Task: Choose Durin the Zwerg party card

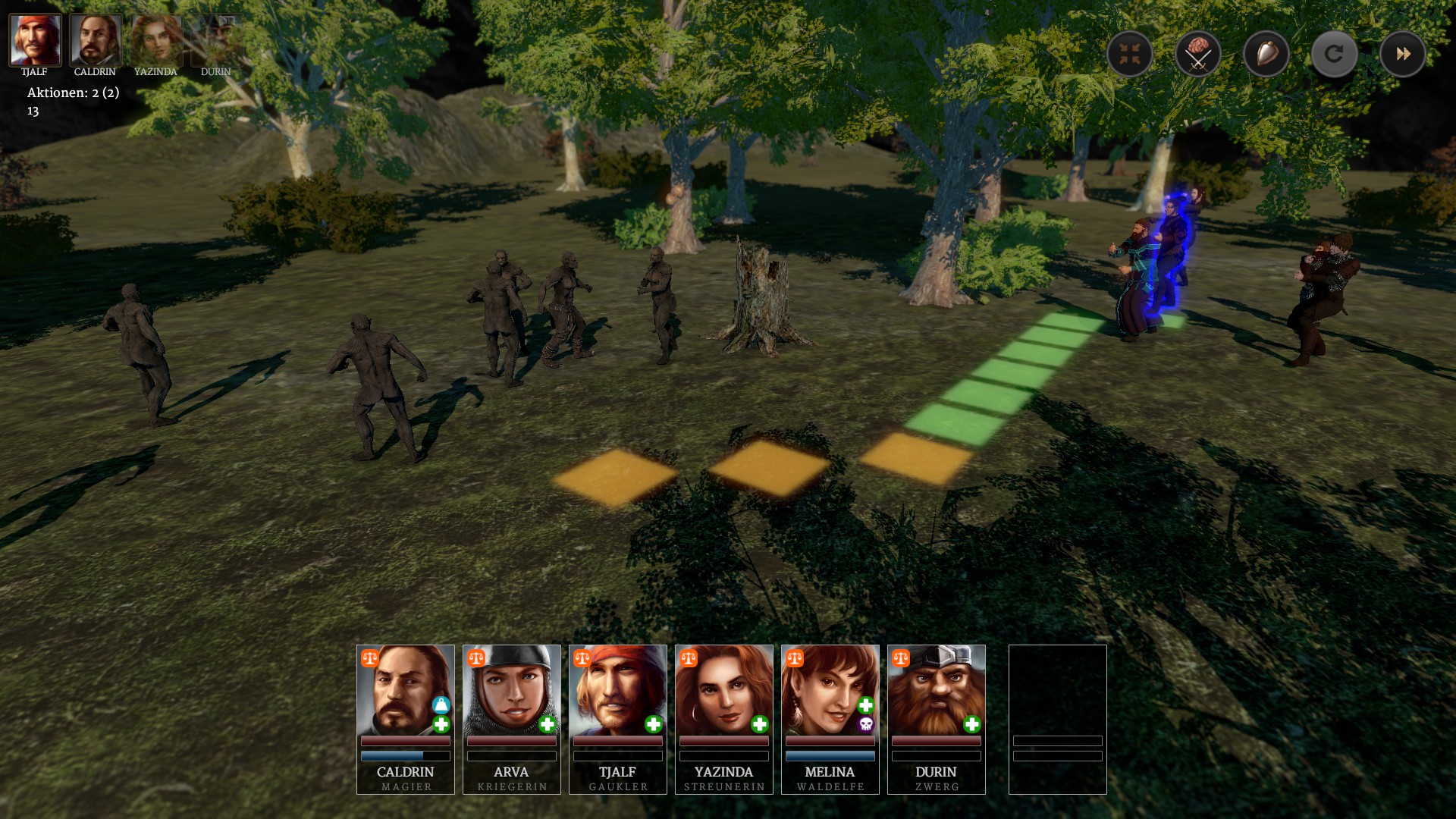Action: [x=937, y=719]
